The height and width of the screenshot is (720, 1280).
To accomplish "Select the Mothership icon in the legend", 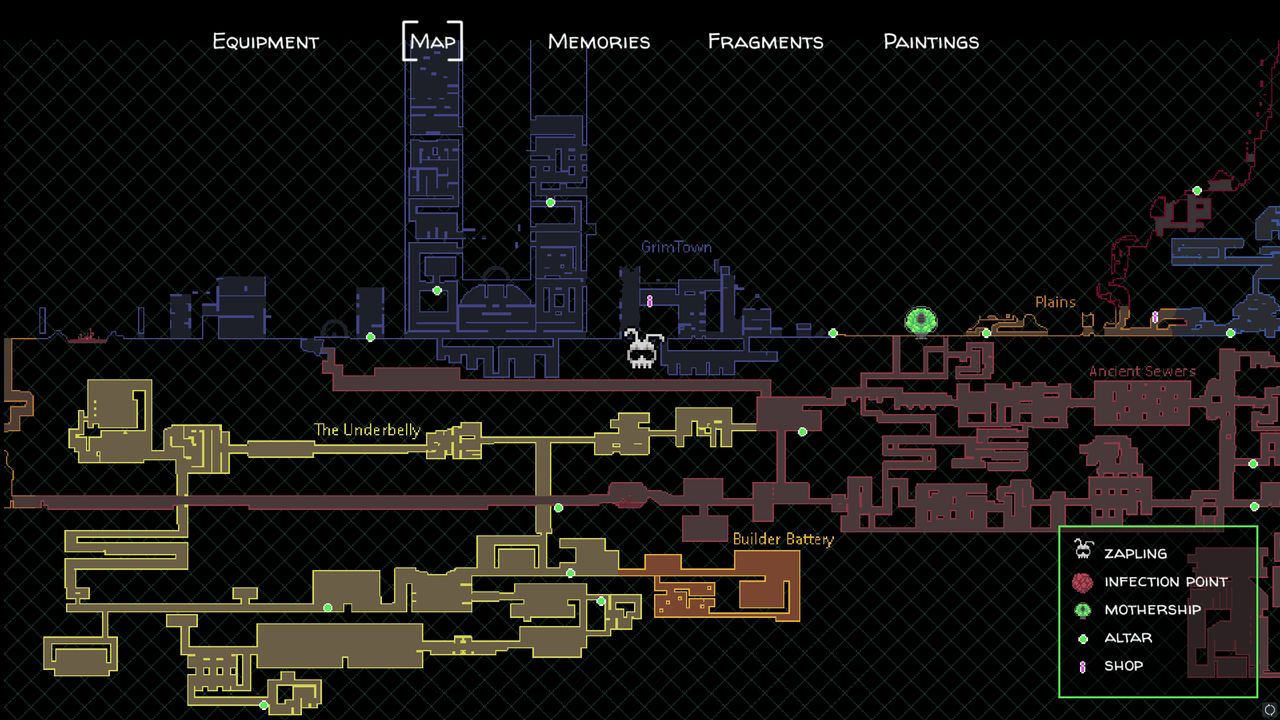I will [1082, 609].
